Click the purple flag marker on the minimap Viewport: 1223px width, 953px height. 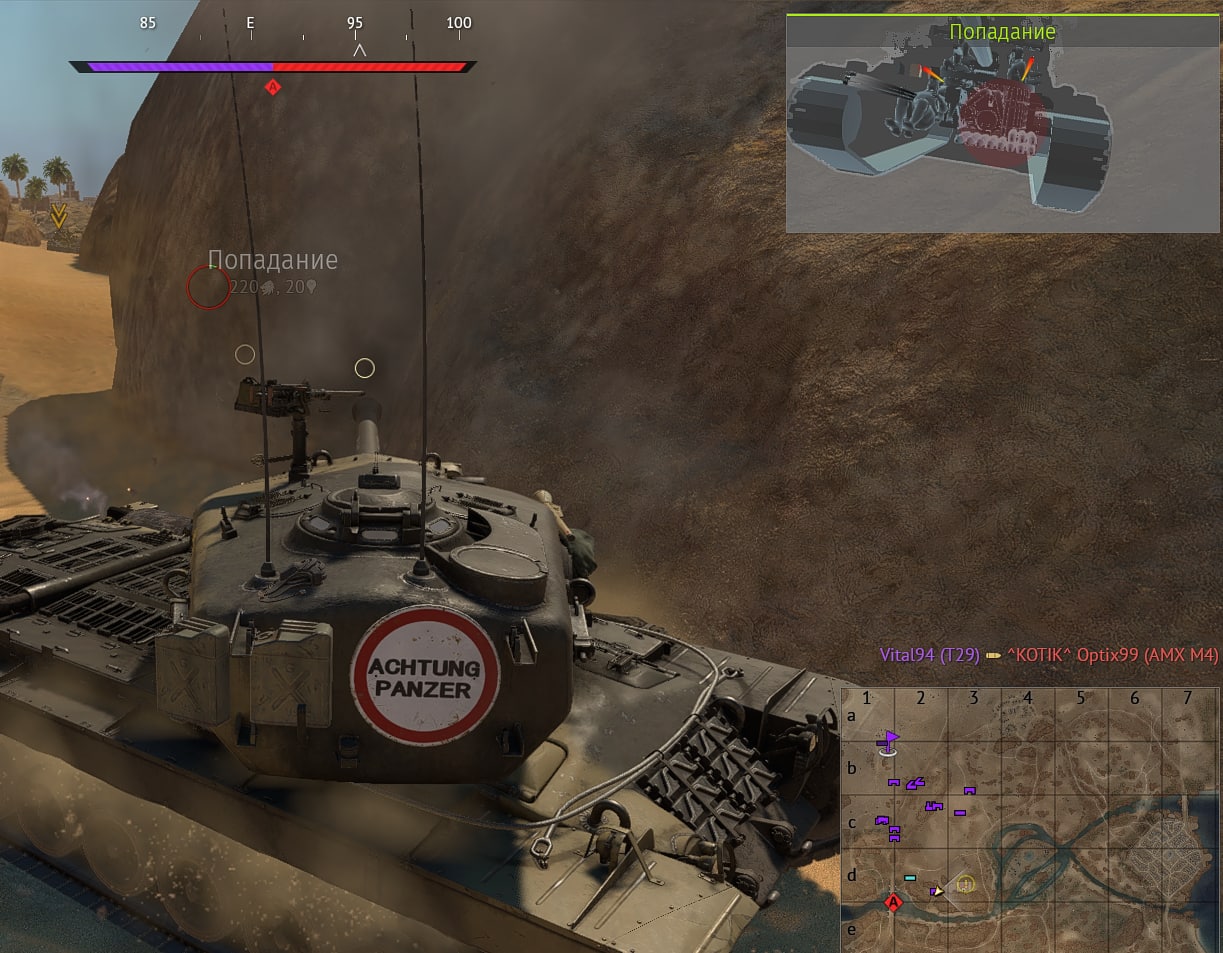[x=889, y=739]
